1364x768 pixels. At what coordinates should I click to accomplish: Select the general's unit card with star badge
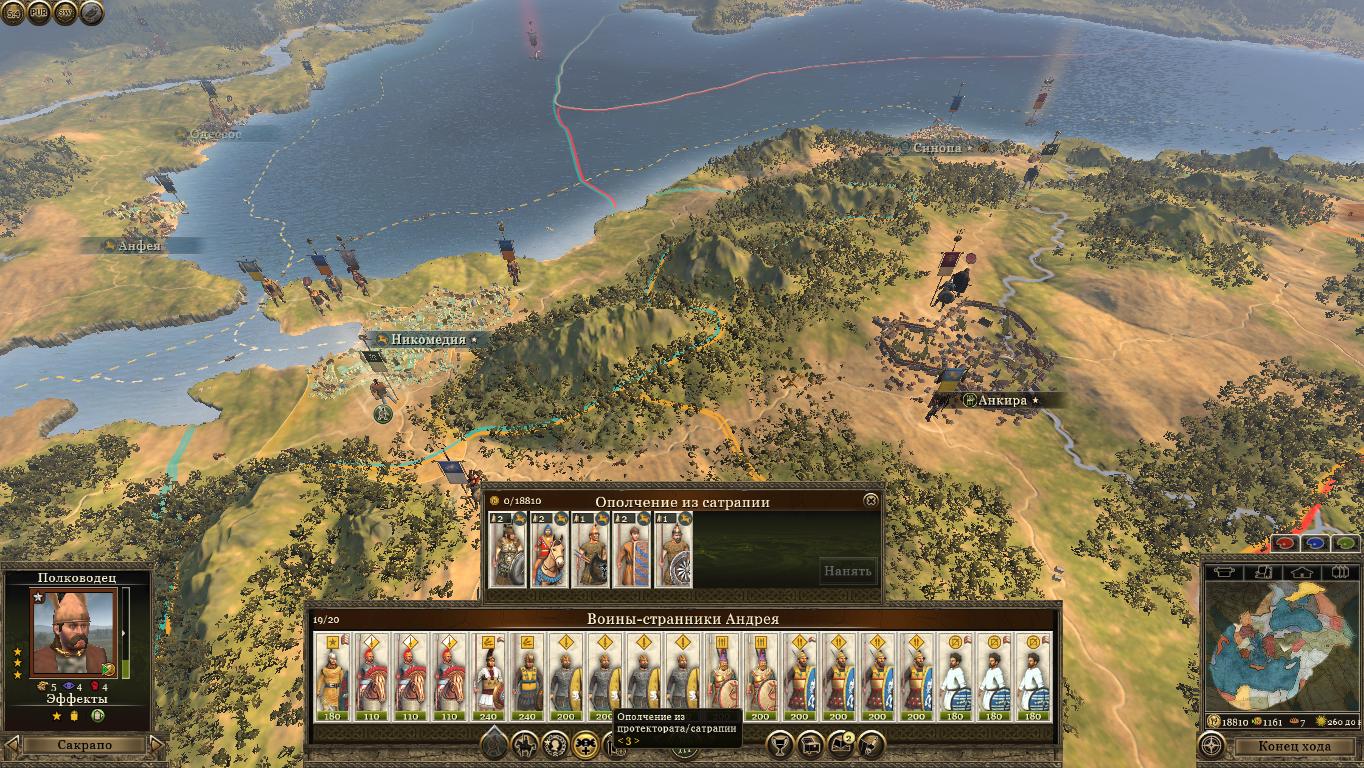tap(331, 675)
